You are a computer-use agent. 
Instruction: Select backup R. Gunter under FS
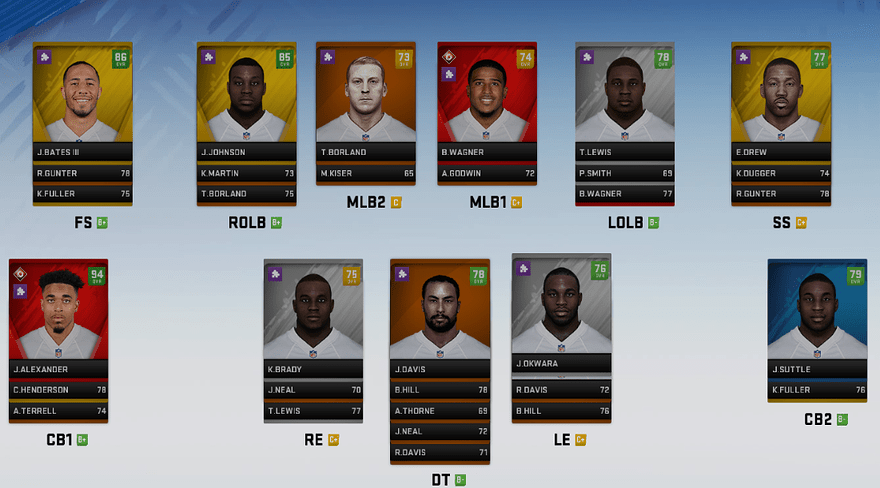[82, 173]
